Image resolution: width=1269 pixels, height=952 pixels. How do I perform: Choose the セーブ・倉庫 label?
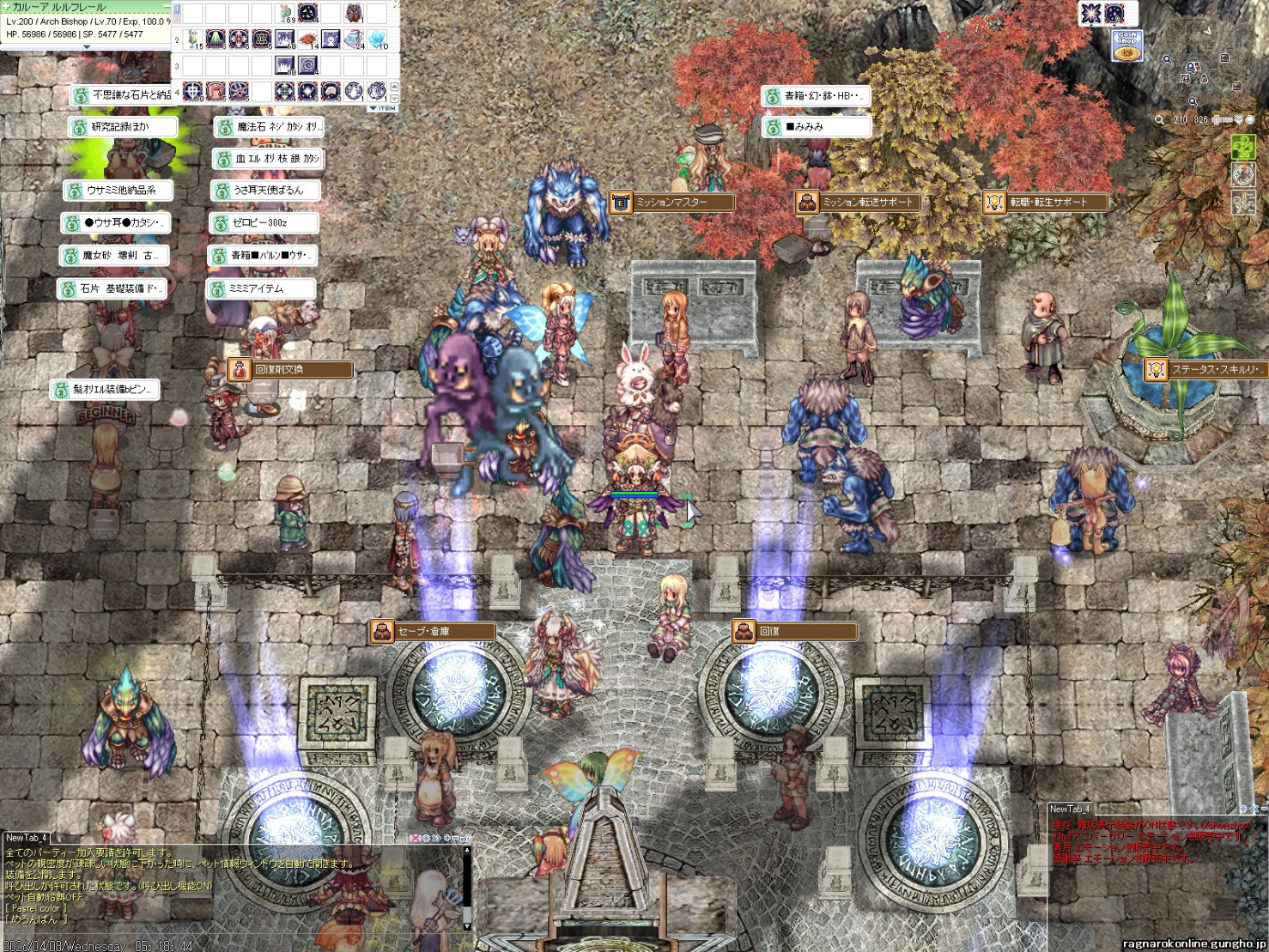point(434,632)
